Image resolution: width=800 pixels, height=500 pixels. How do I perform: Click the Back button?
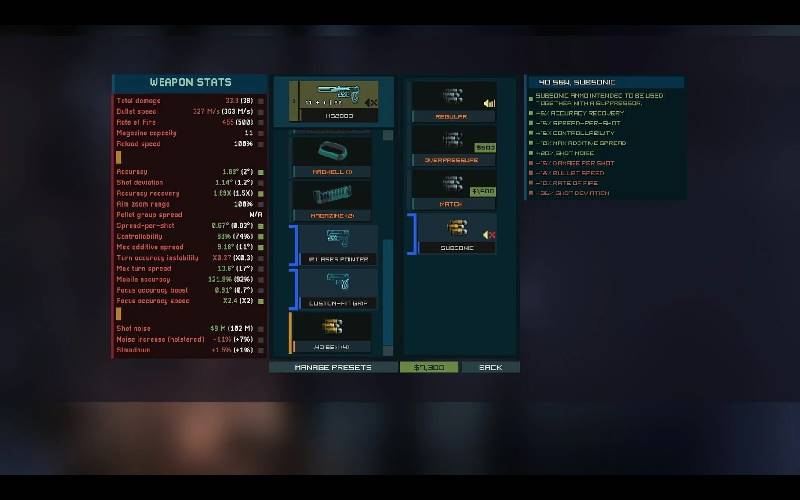coord(490,367)
